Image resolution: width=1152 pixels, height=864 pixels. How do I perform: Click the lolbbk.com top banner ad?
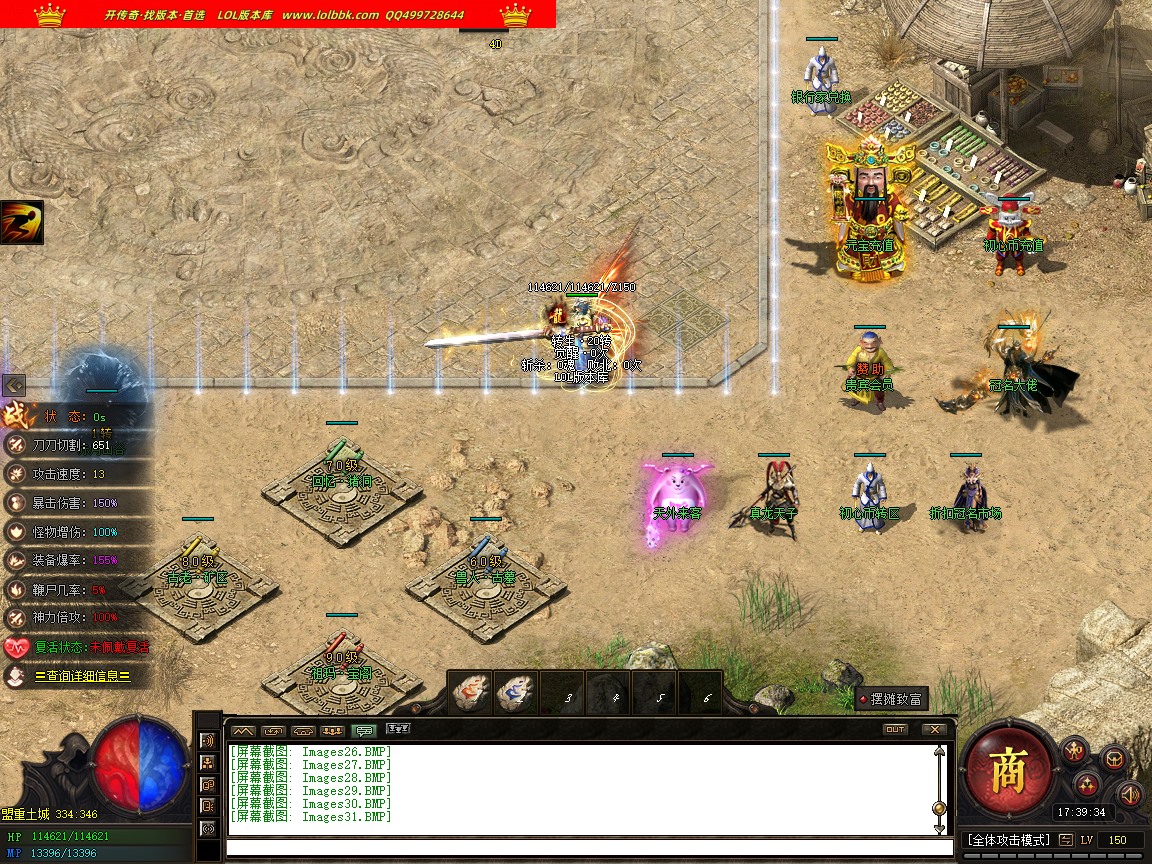click(278, 14)
